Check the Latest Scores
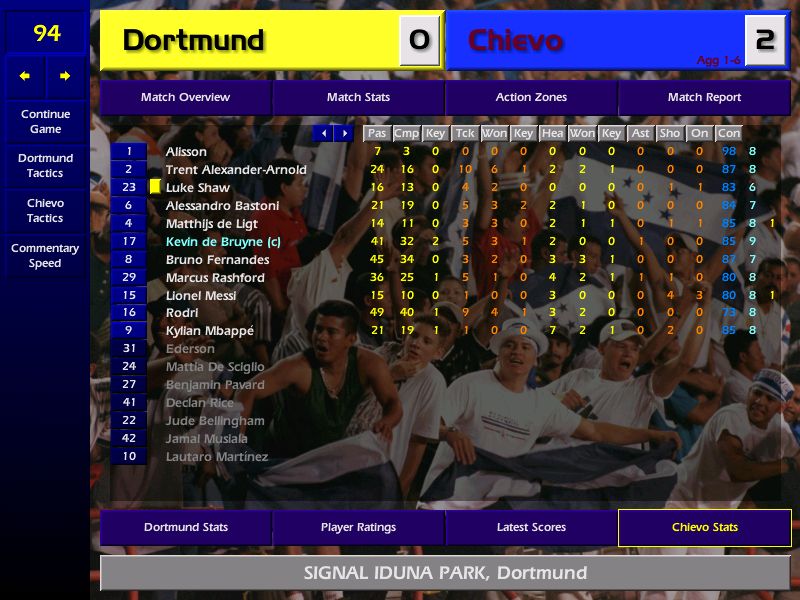Image resolution: width=800 pixels, height=600 pixels. tap(531, 527)
